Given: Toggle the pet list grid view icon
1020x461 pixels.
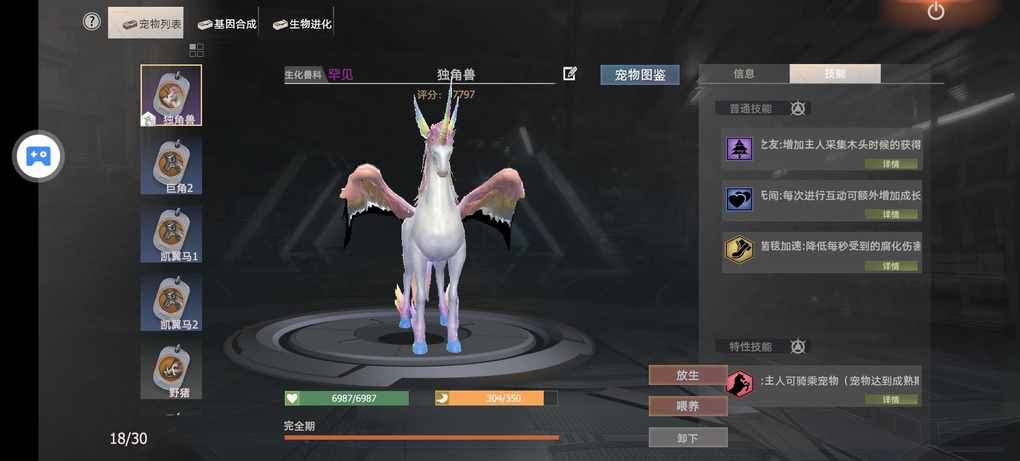Looking at the screenshot, I should point(196,50).
